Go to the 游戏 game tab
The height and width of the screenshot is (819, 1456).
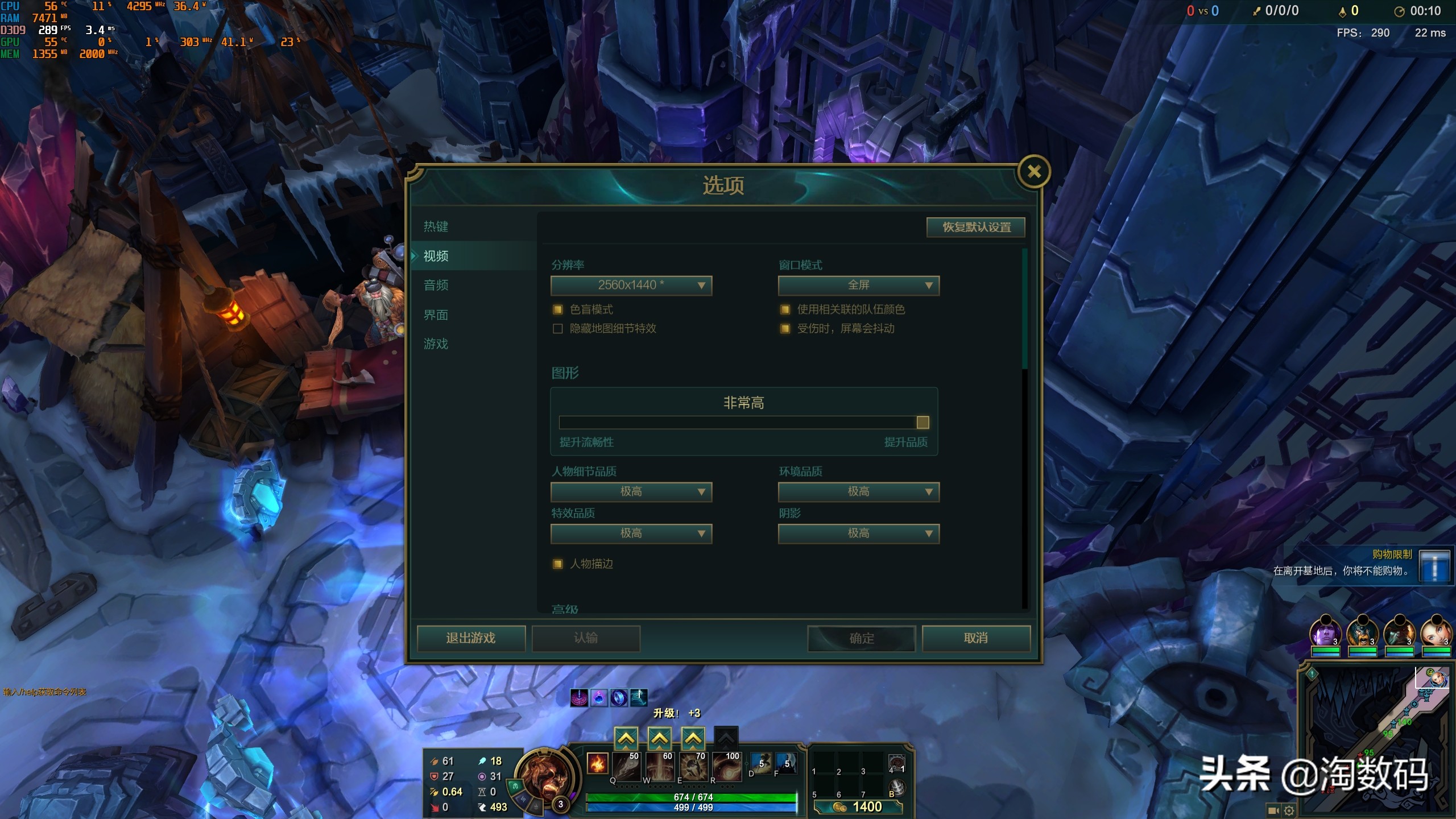(x=436, y=344)
